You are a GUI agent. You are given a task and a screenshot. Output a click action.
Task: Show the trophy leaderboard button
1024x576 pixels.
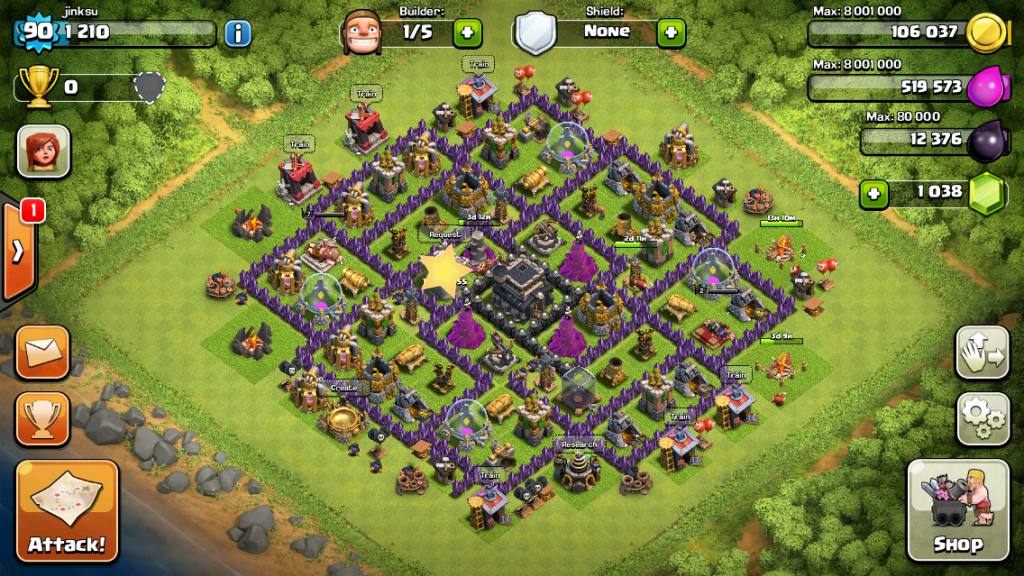[43, 418]
